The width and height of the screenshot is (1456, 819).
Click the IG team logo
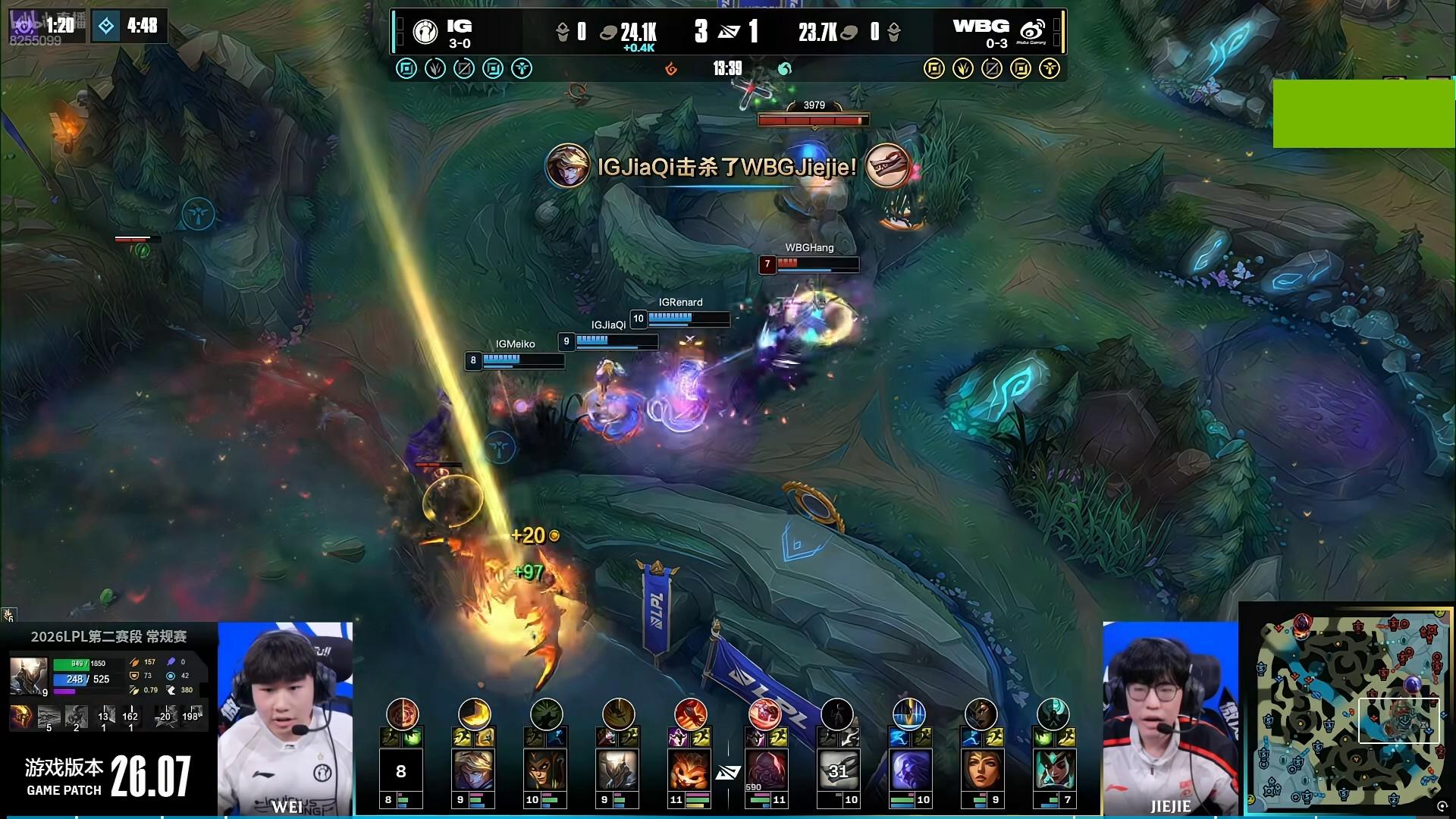pos(425,31)
